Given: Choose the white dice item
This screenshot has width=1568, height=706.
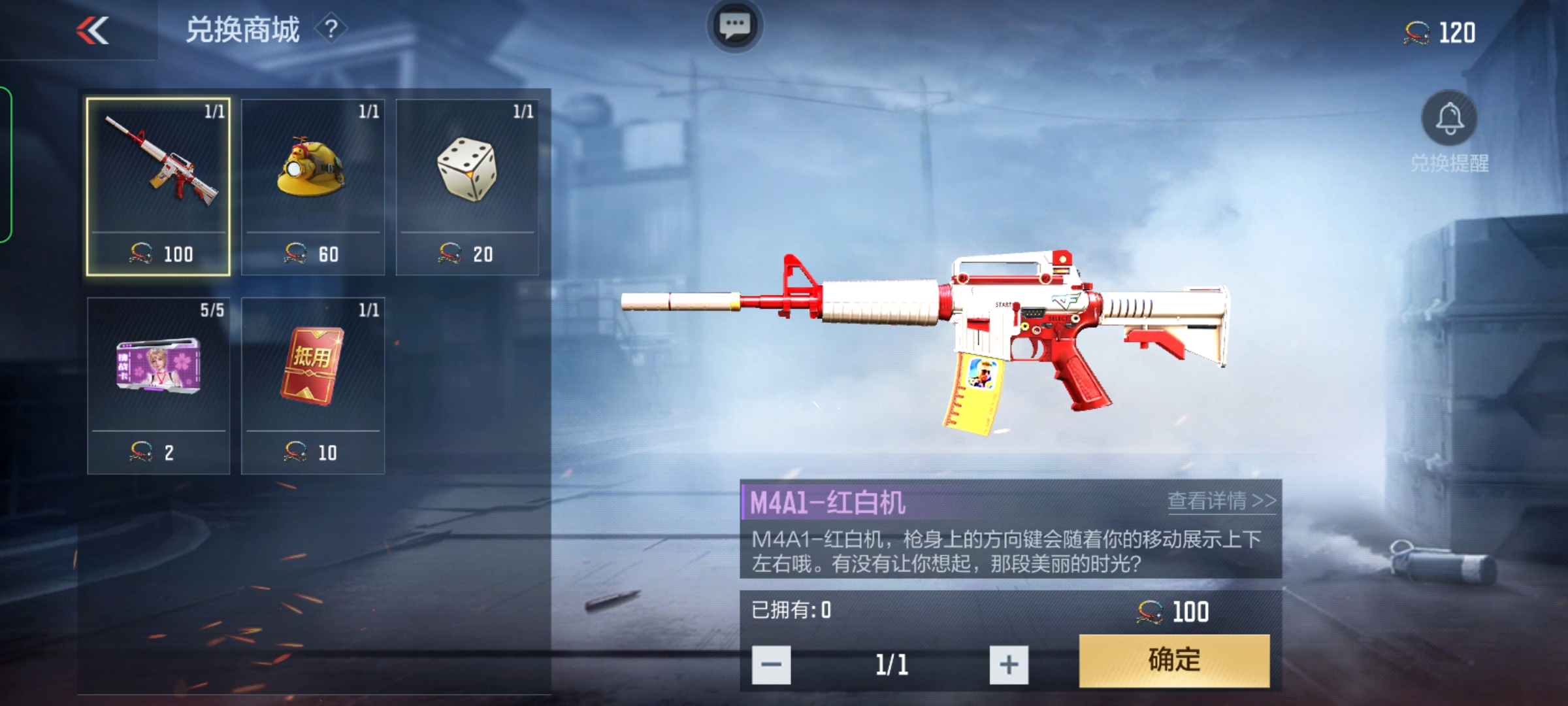Looking at the screenshot, I should point(467,187).
